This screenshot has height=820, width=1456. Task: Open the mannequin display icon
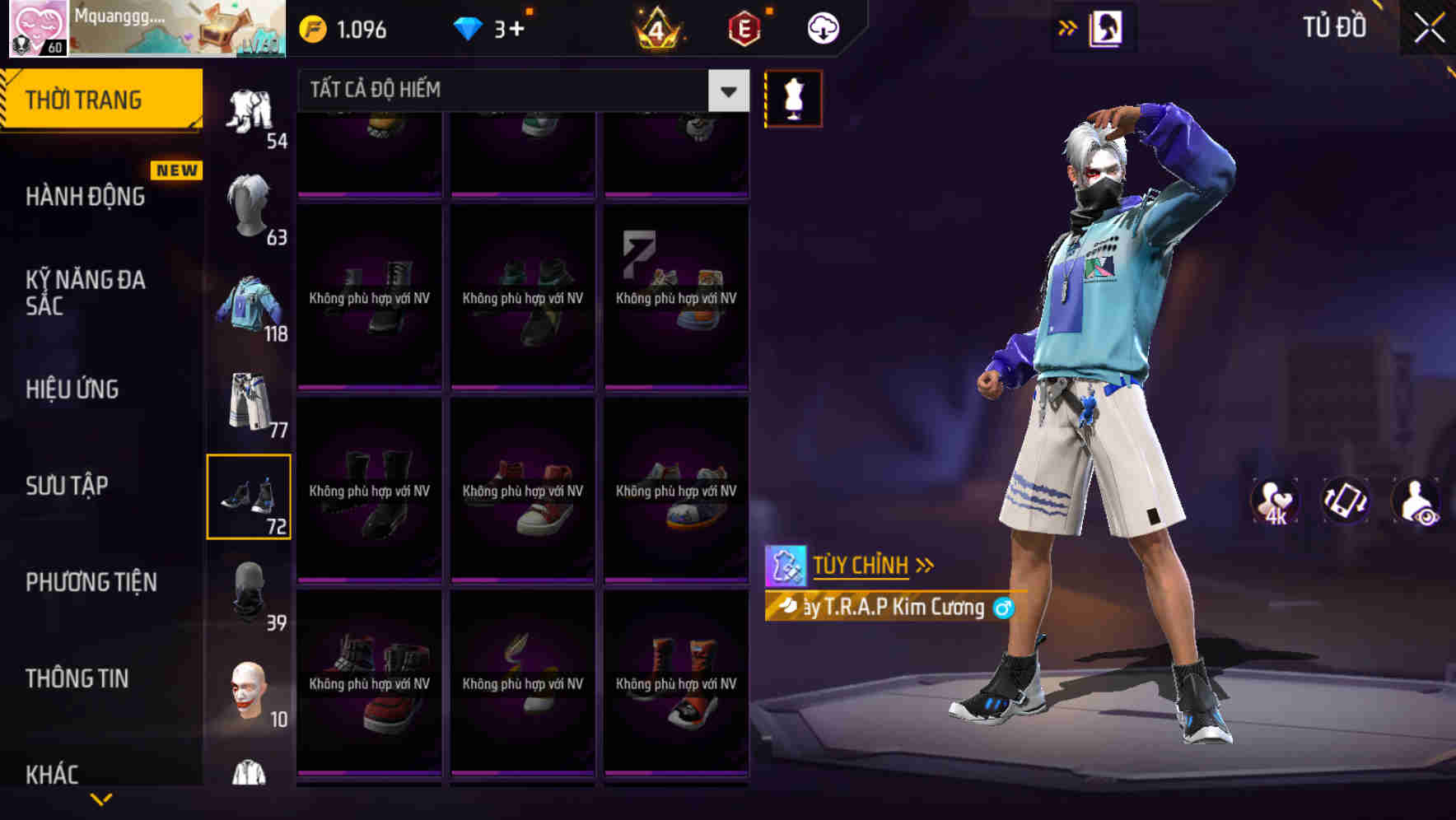pos(793,97)
